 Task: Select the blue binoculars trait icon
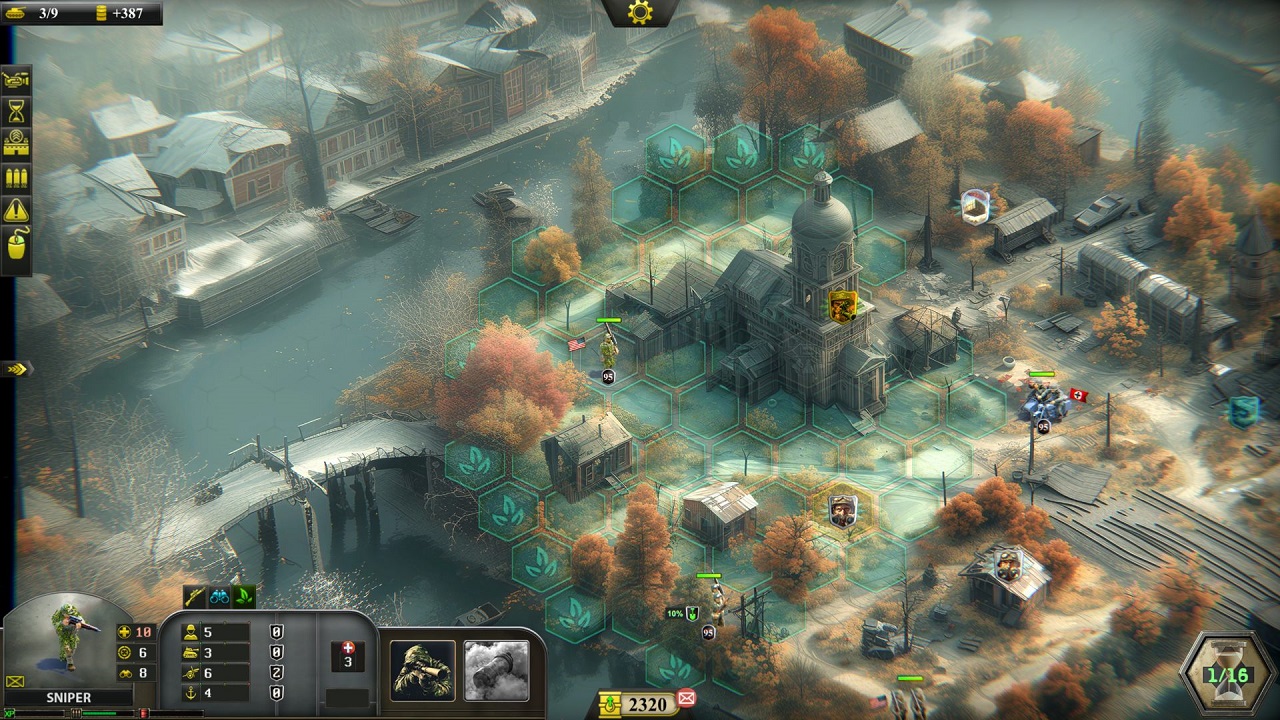[x=218, y=597]
